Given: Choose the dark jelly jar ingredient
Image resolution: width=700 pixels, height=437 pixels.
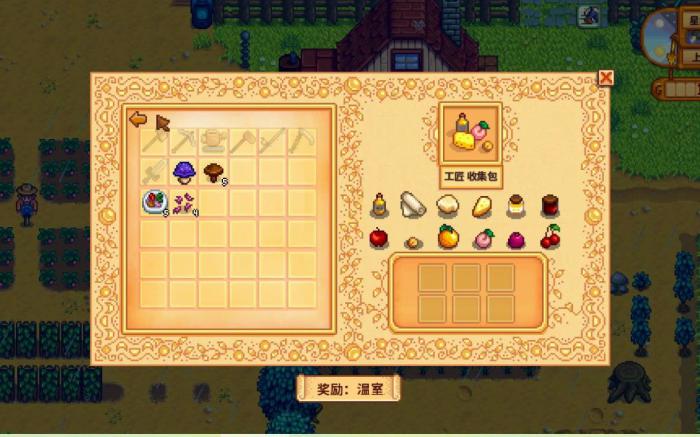Looking at the screenshot, I should coord(549,206).
